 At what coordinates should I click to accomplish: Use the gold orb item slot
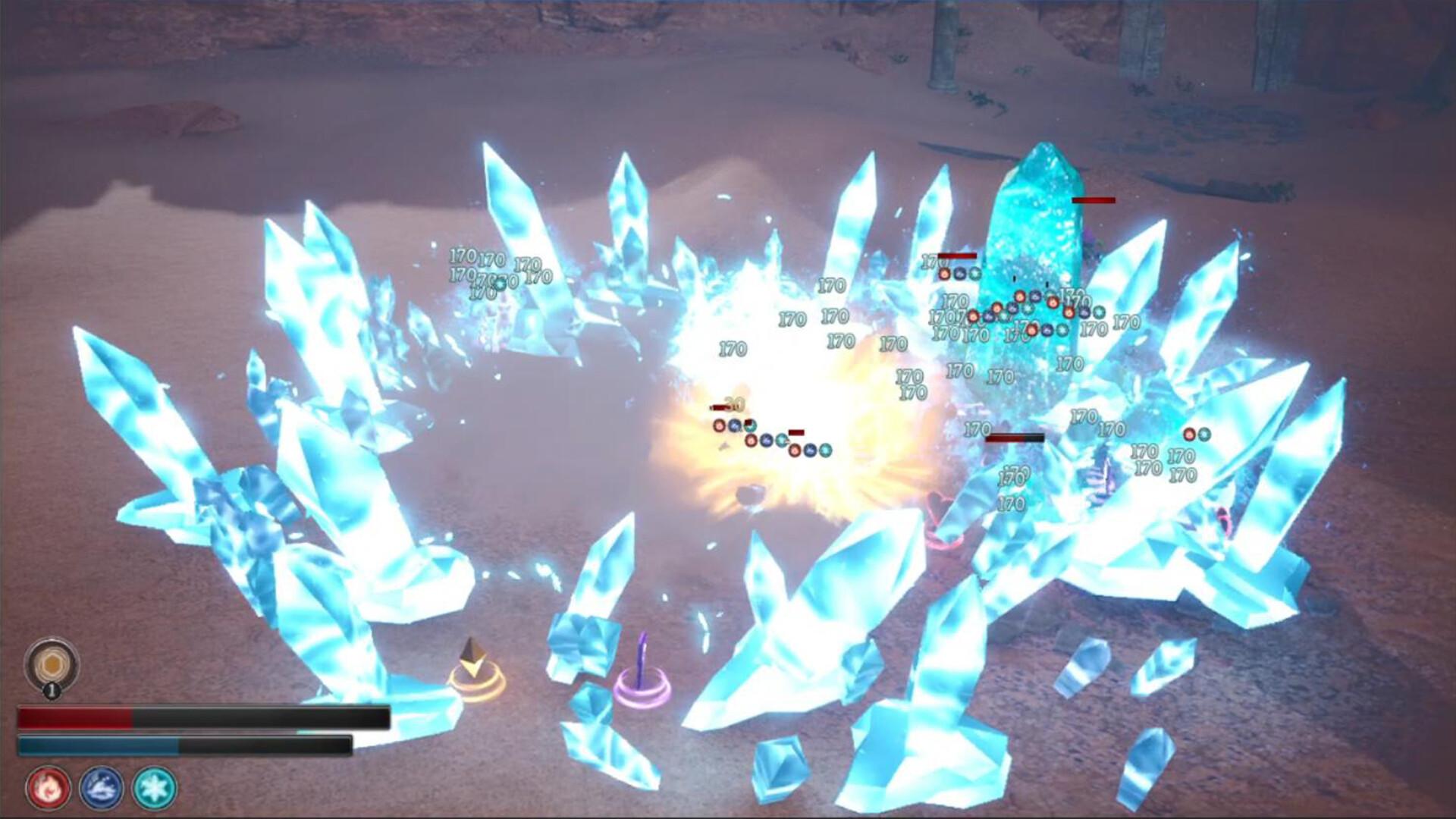click(x=51, y=665)
